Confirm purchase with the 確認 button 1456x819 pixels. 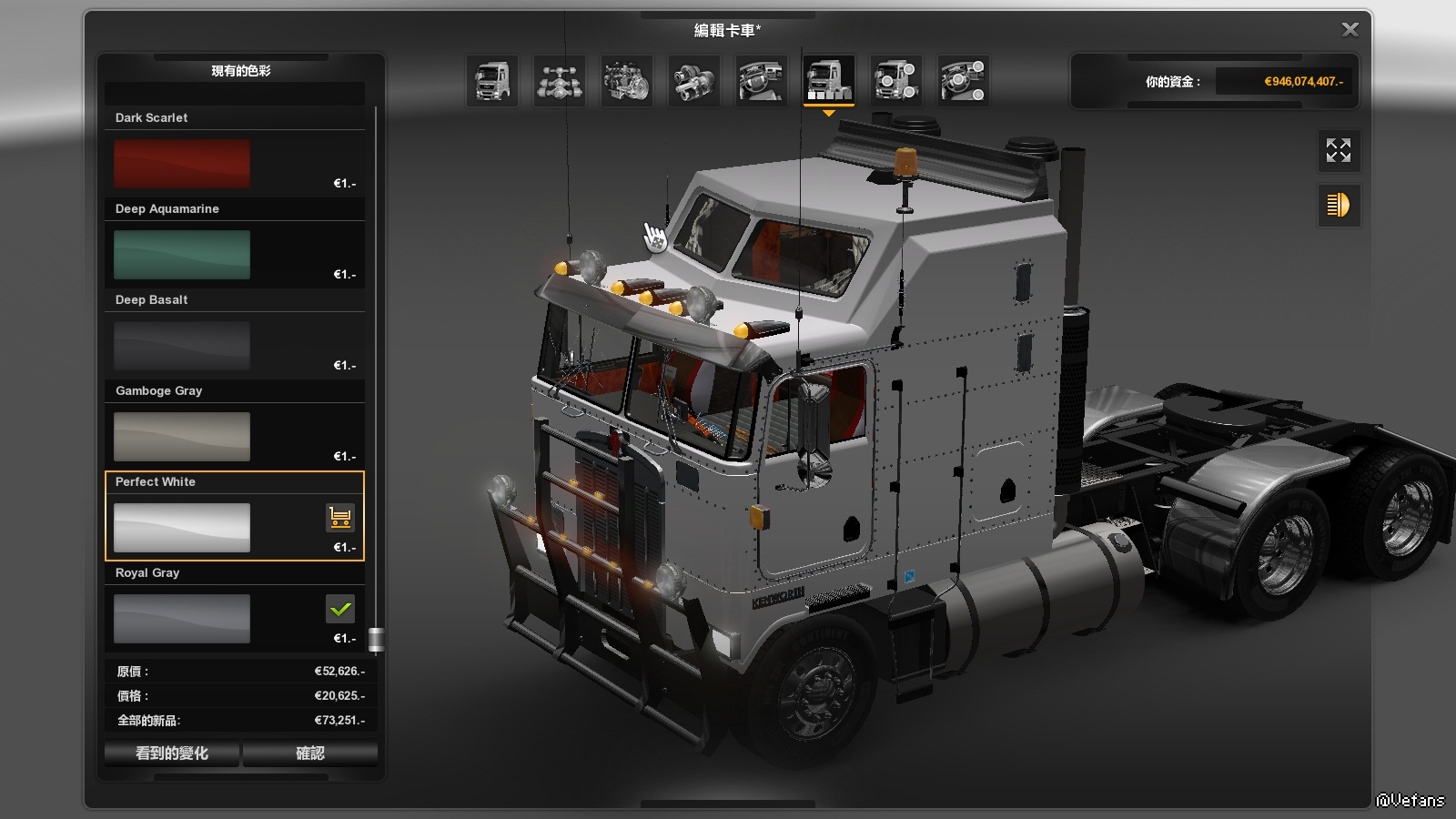(310, 753)
